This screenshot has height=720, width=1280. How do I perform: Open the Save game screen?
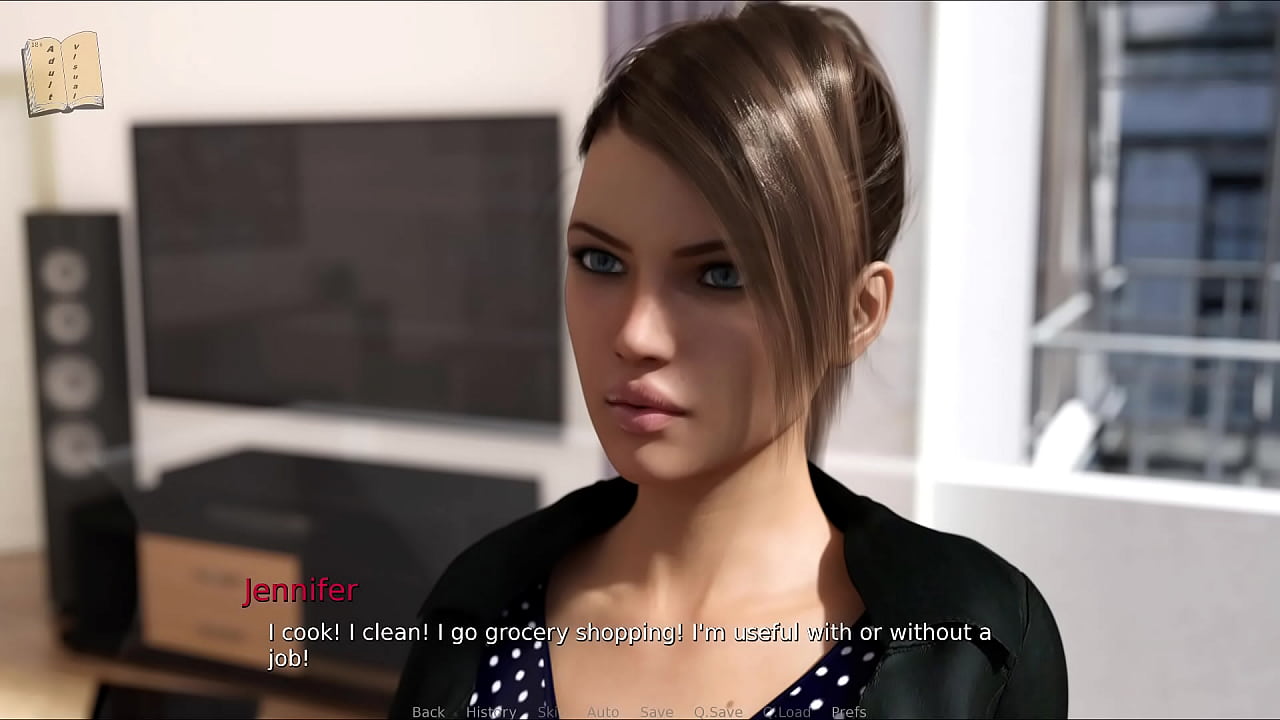(657, 712)
